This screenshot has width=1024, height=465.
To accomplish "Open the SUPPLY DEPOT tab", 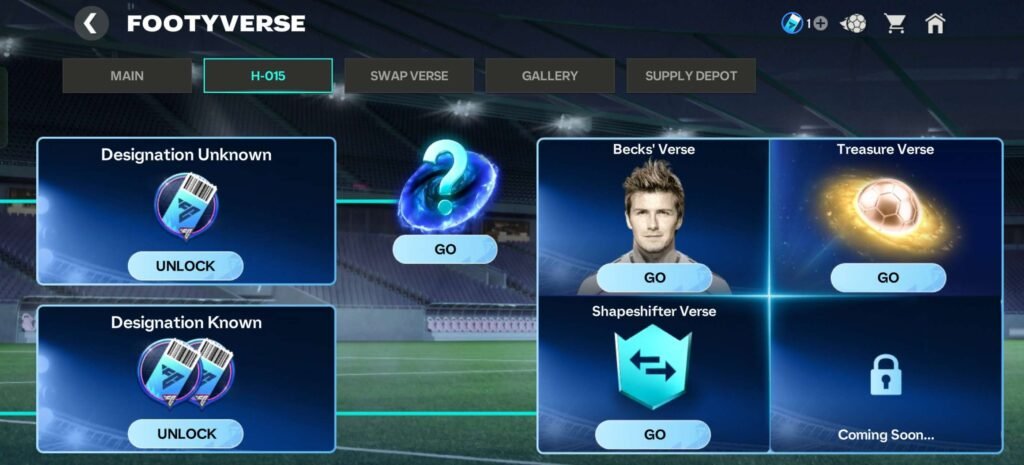I will coord(691,76).
